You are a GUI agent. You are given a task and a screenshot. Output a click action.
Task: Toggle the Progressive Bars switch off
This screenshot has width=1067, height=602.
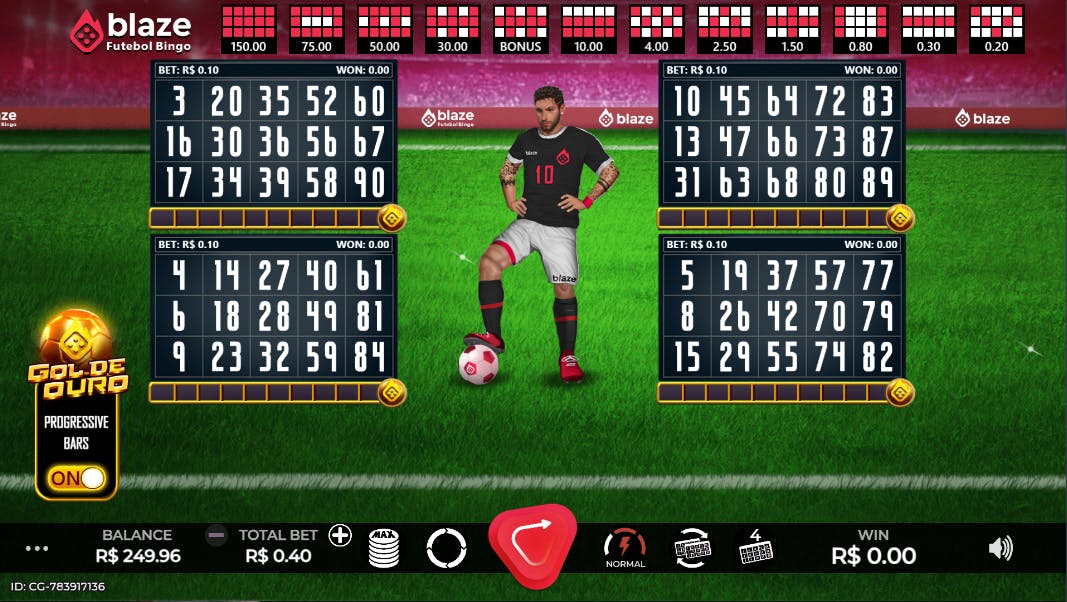tap(78, 478)
